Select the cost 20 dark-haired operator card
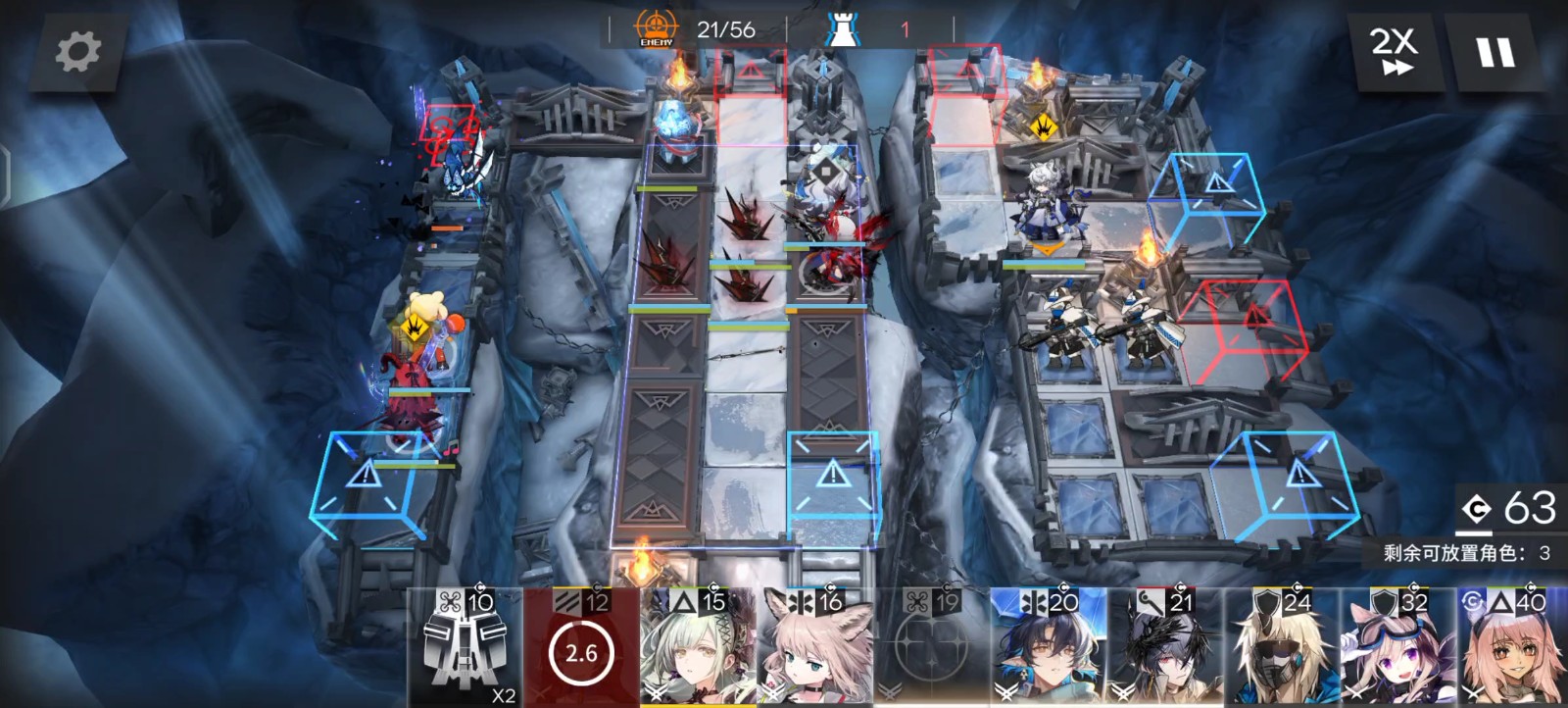This screenshot has height=708, width=1568. (1048, 649)
